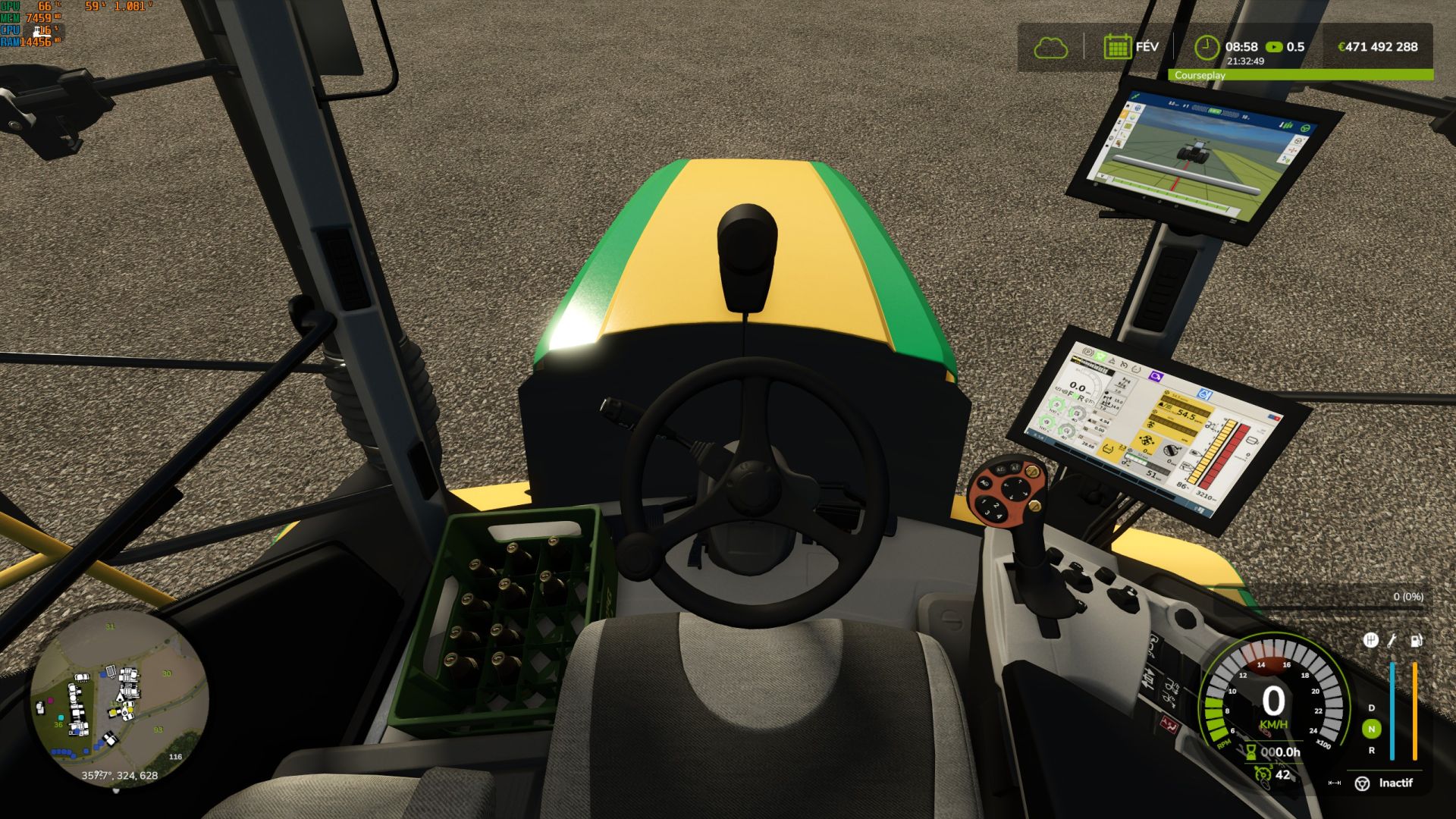Select the wrench maintenance icon

(1392, 641)
